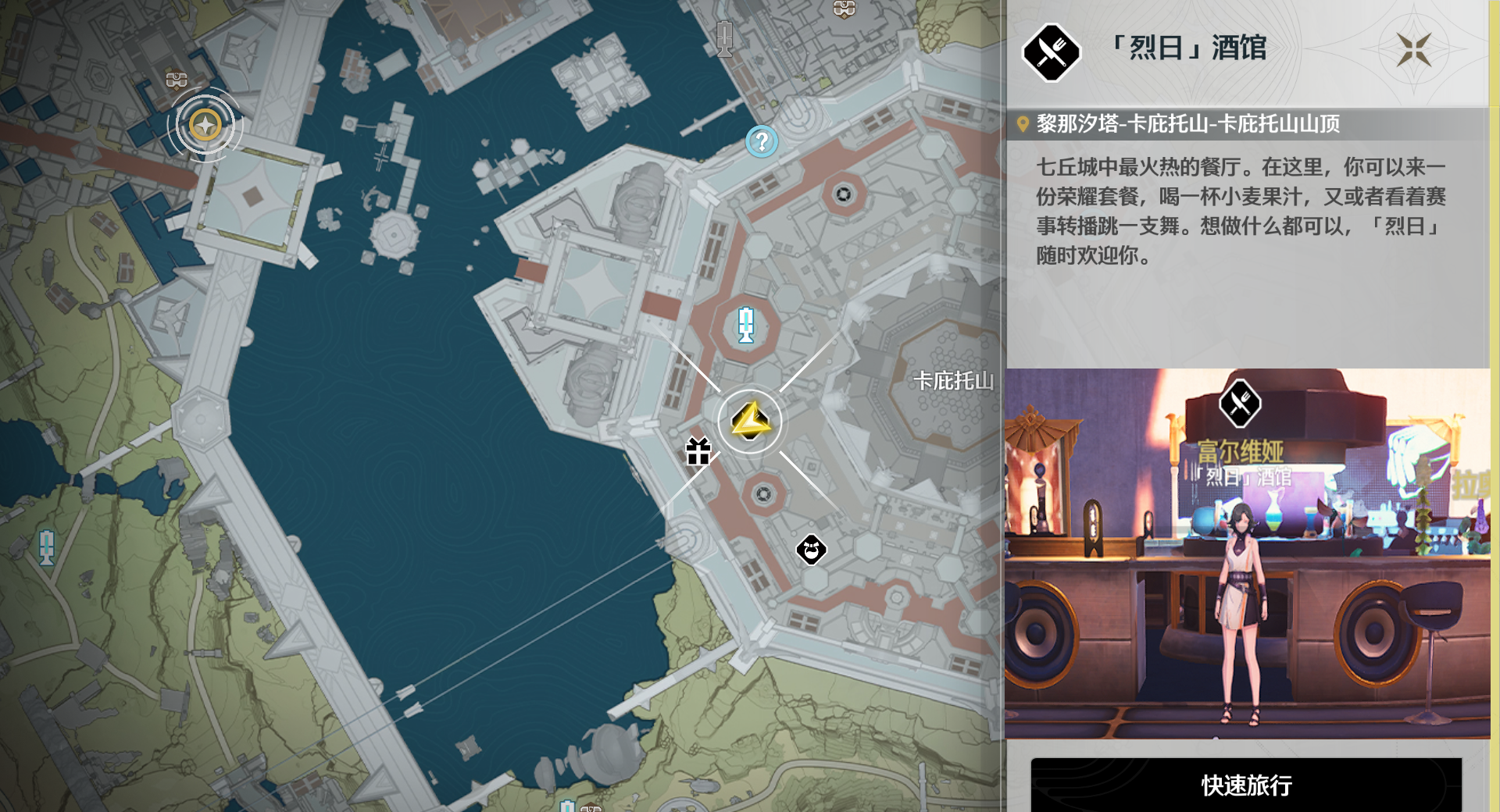Start fast travel with the 快速旅行 button
1500x812 pixels.
pyautogui.click(x=1246, y=785)
